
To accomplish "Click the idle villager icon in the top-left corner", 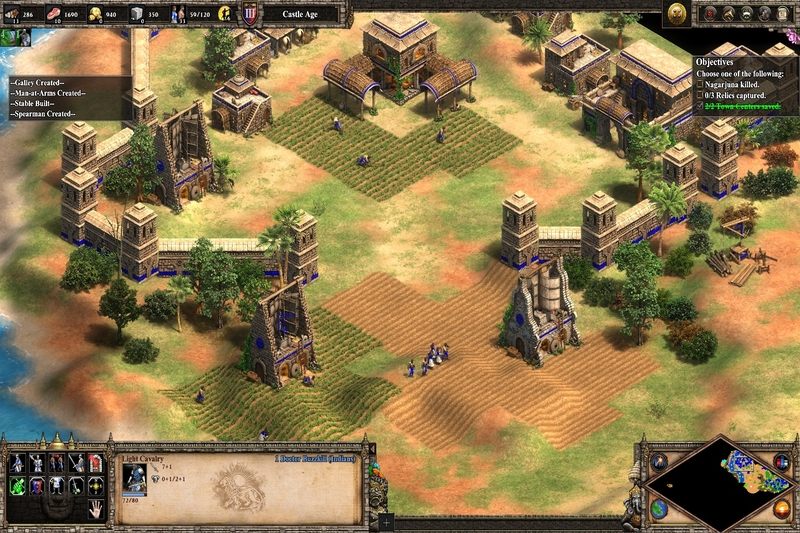I will (x=14, y=37).
